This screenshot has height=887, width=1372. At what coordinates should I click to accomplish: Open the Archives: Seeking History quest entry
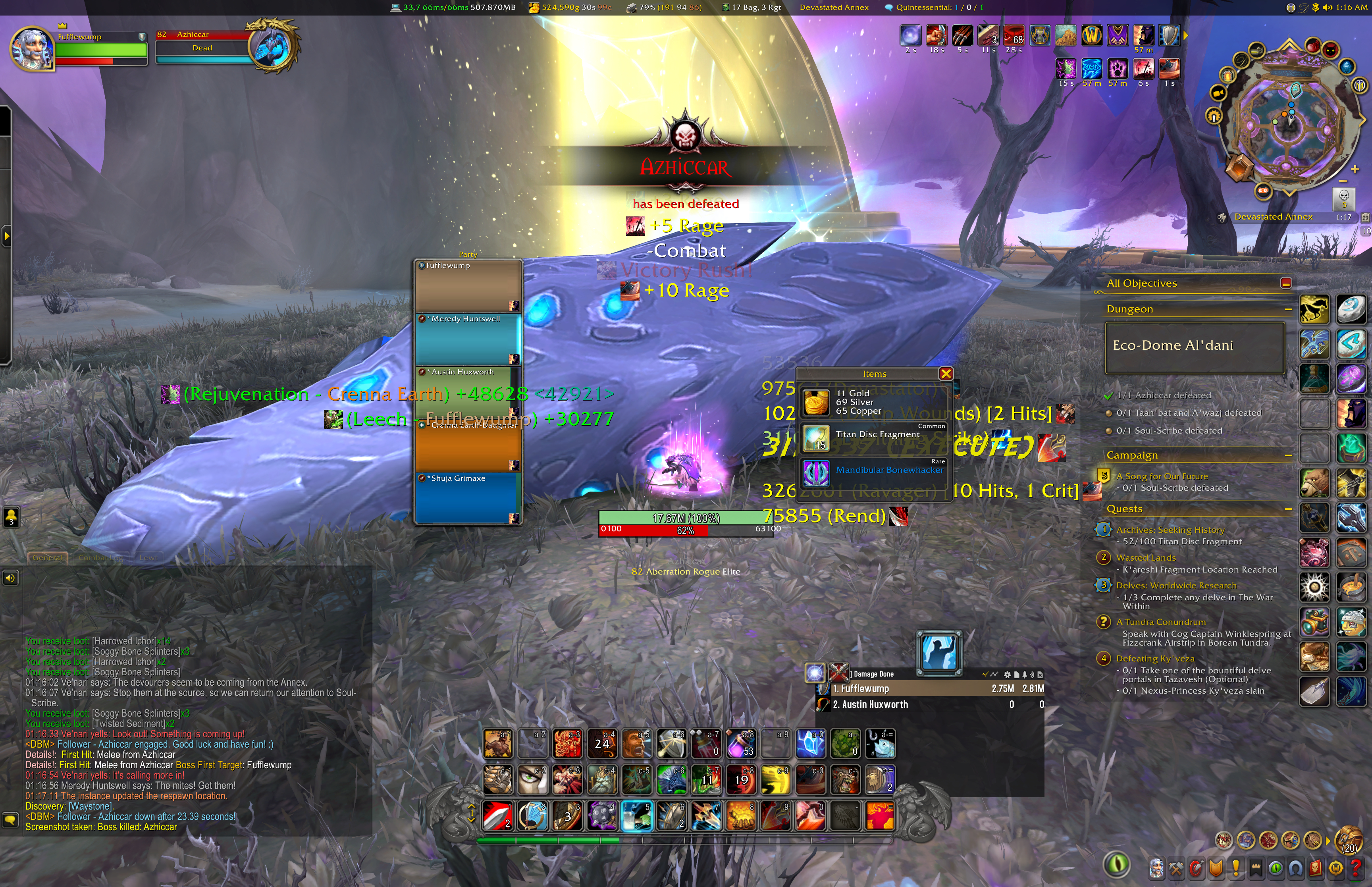pyautogui.click(x=1170, y=530)
